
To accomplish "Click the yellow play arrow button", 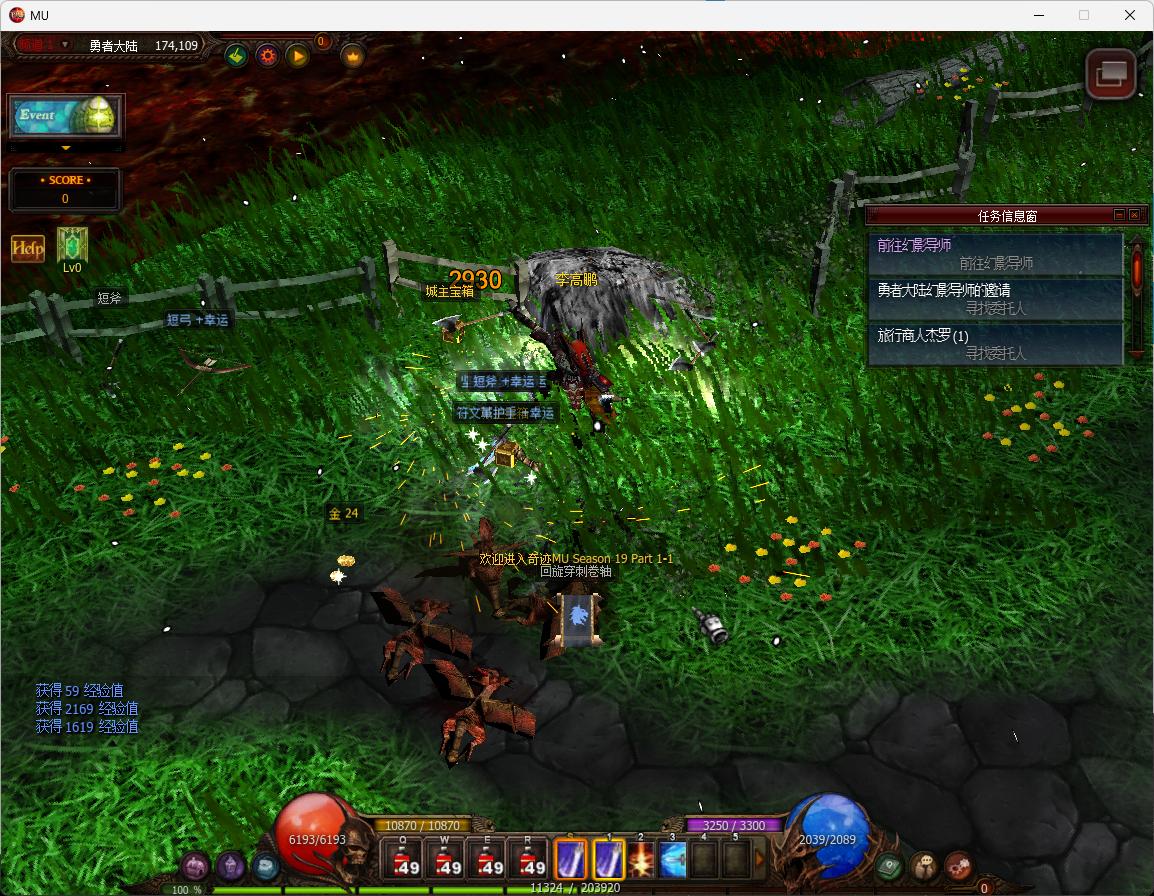I will tap(298, 56).
